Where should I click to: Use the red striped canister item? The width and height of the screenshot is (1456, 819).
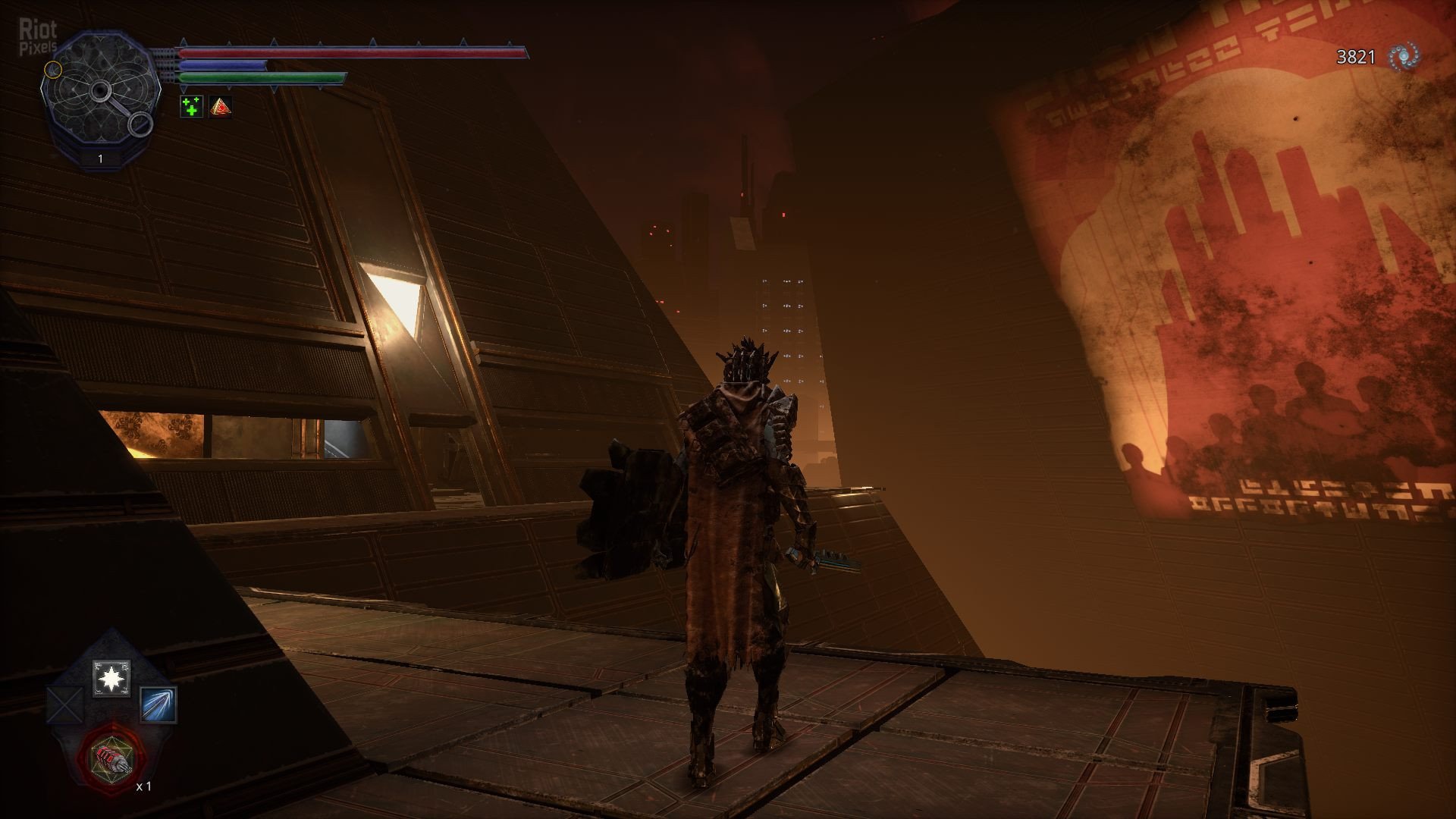tap(106, 758)
